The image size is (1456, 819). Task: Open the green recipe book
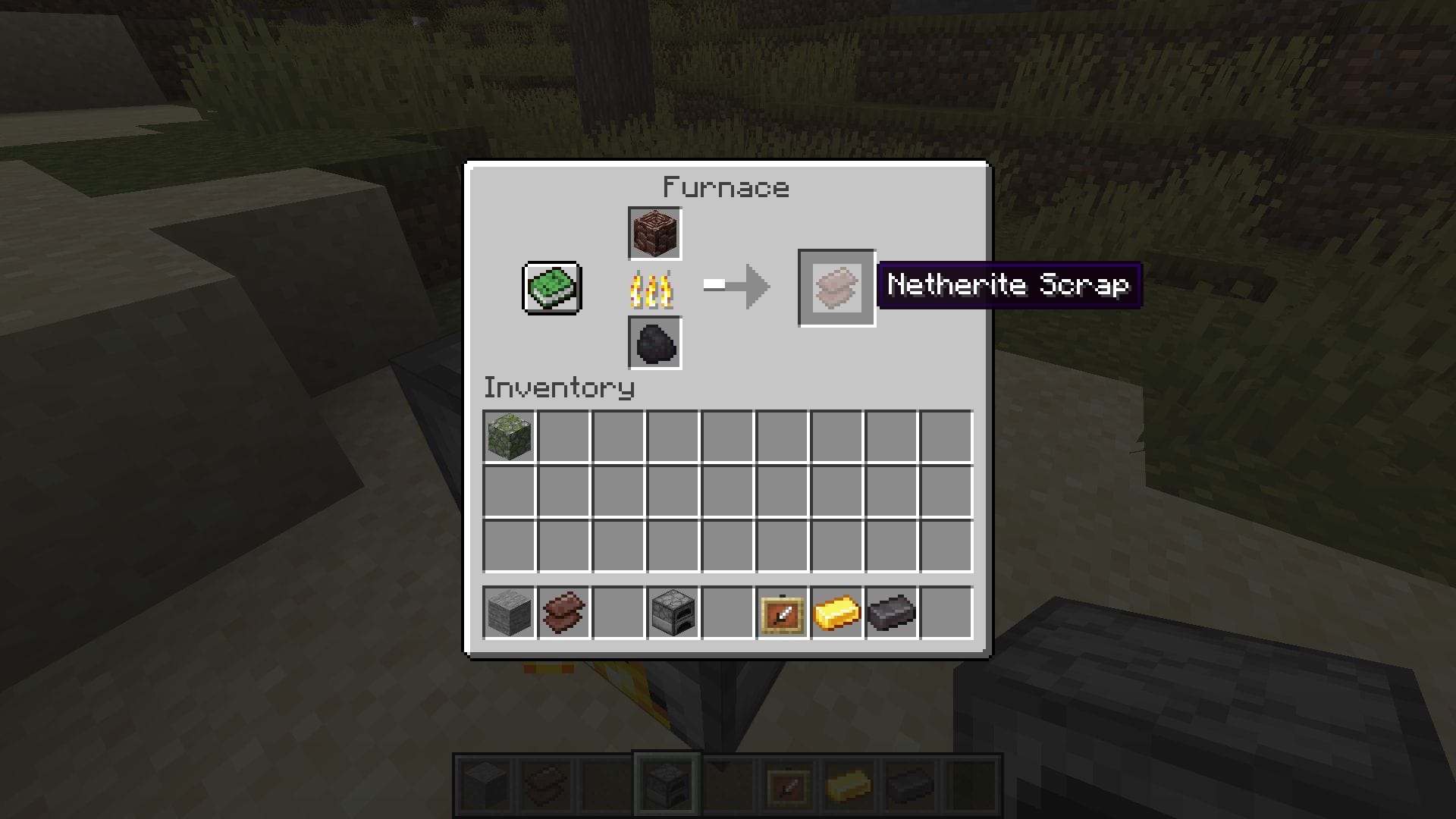[551, 288]
